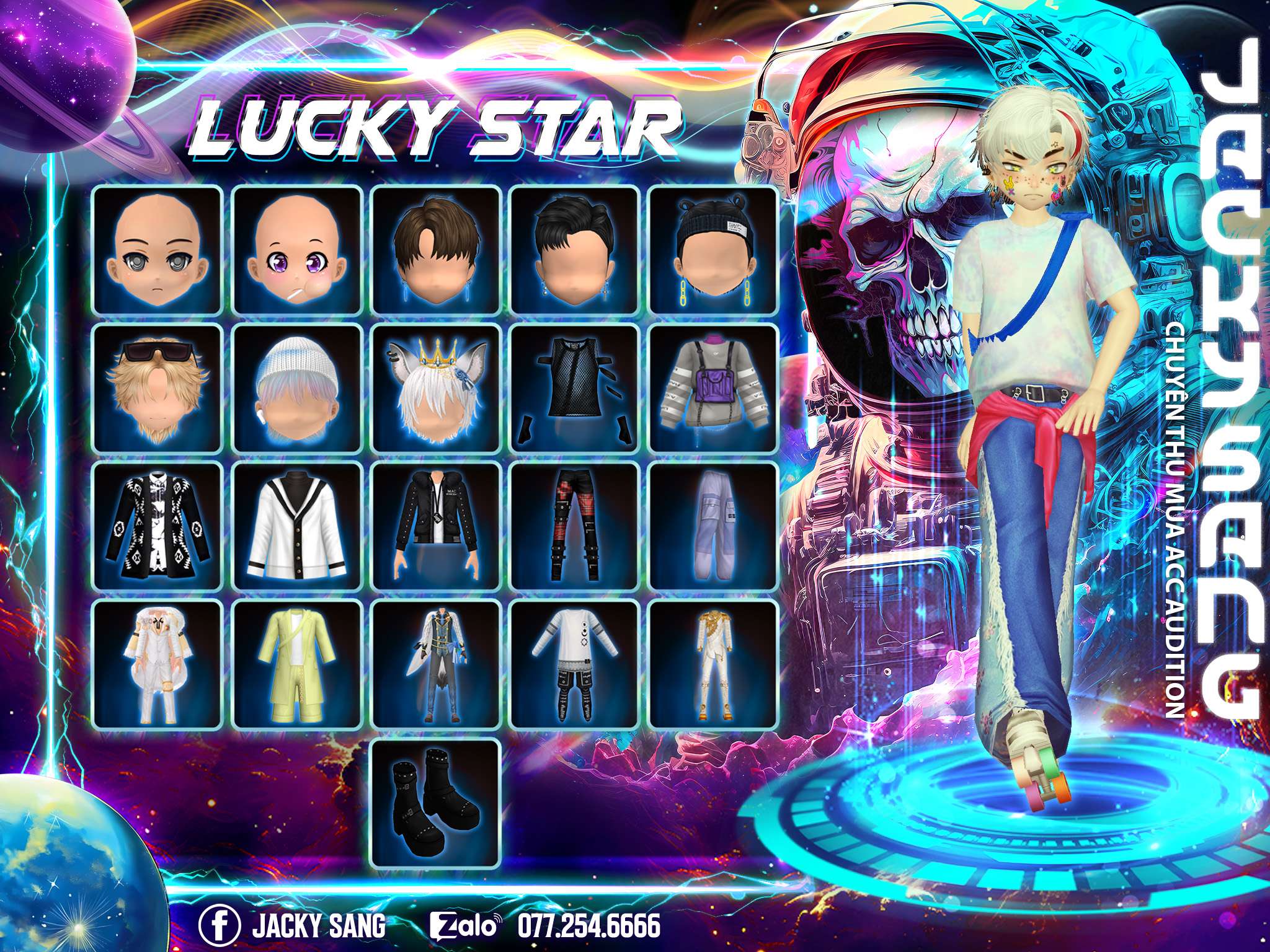1270x952 pixels.
Task: Pick the black studded boots tile
Action: 436,803
